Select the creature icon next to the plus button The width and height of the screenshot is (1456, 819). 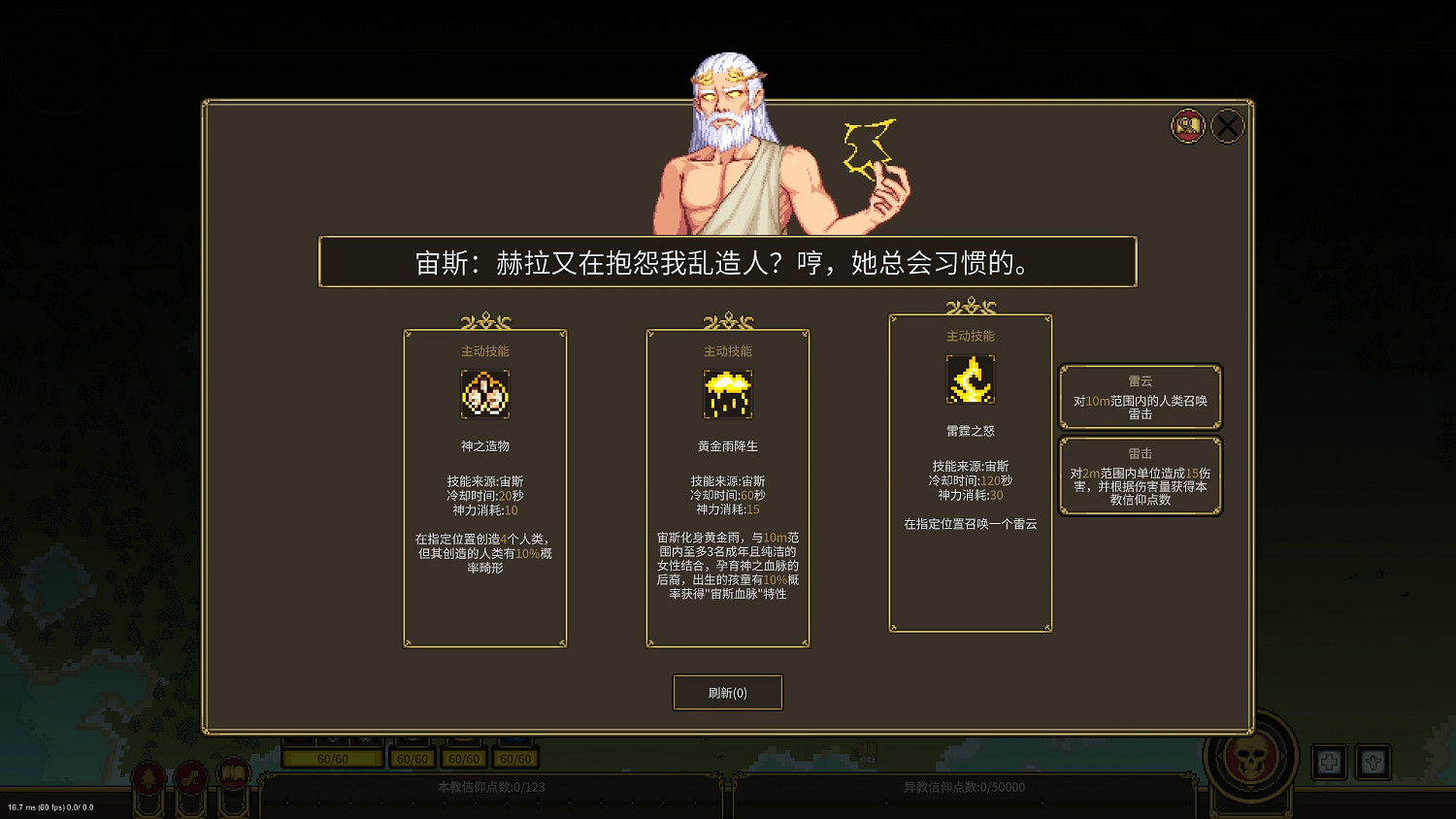(1374, 763)
